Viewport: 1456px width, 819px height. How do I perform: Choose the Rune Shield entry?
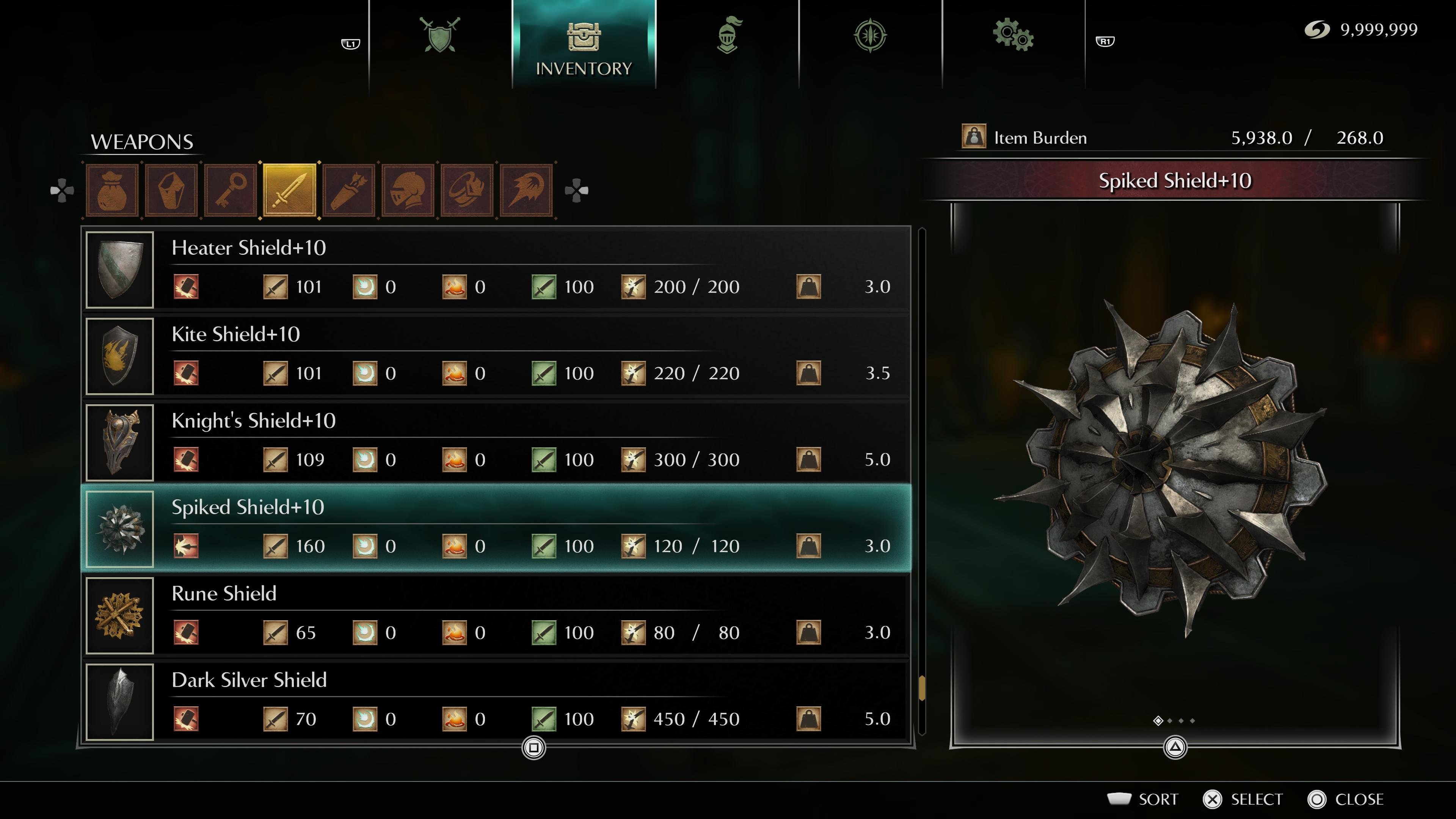click(497, 615)
